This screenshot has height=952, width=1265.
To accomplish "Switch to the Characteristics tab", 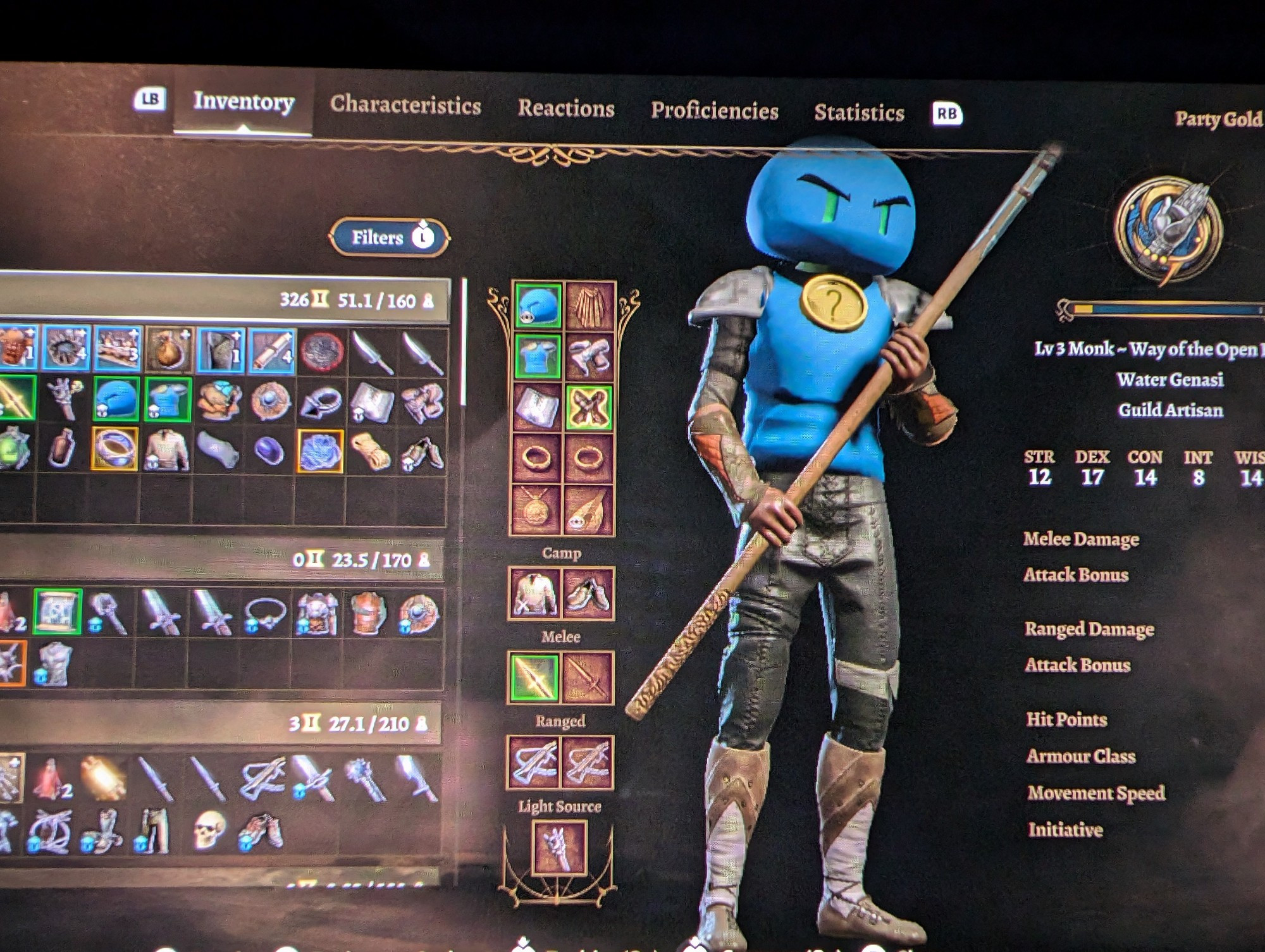I will [405, 106].
